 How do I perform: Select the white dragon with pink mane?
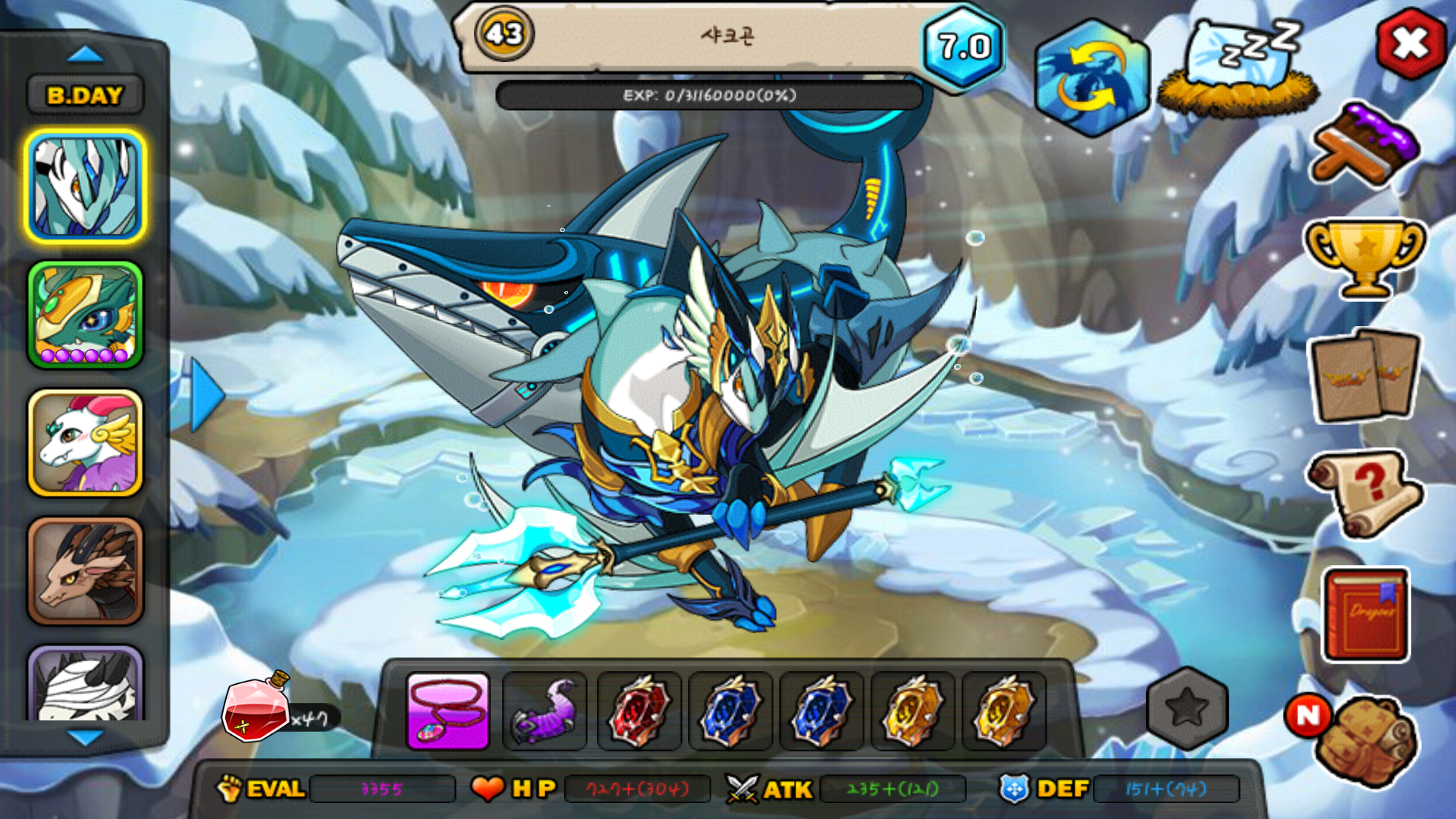coord(85,443)
